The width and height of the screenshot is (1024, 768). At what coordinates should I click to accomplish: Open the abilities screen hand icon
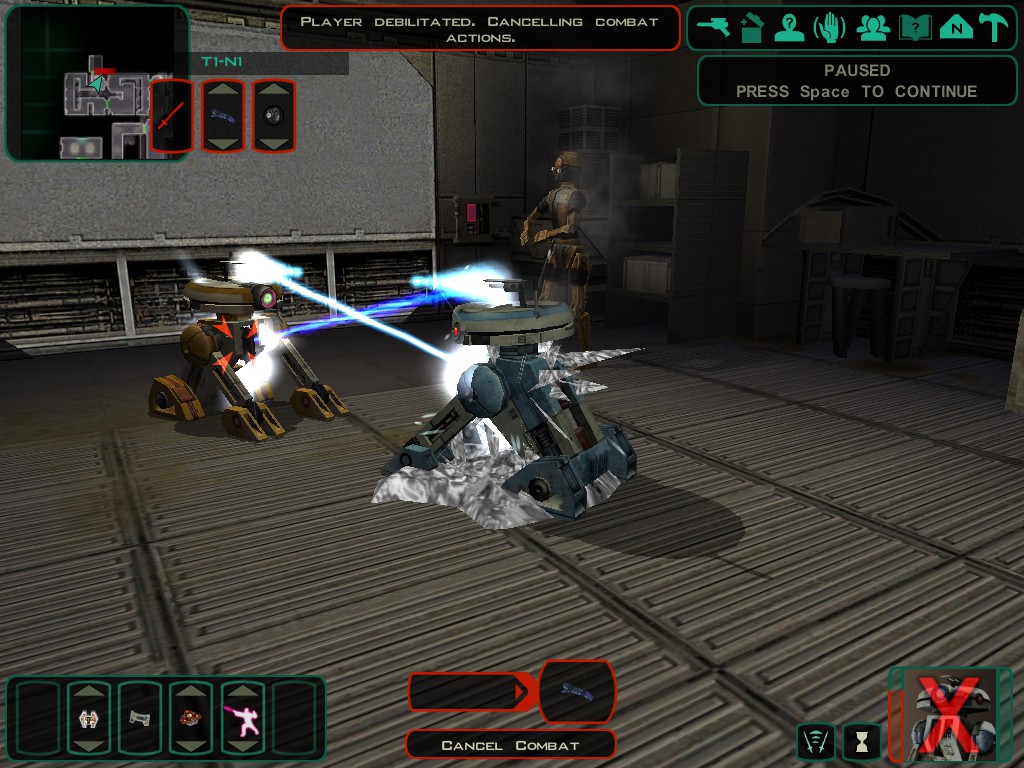[829, 27]
